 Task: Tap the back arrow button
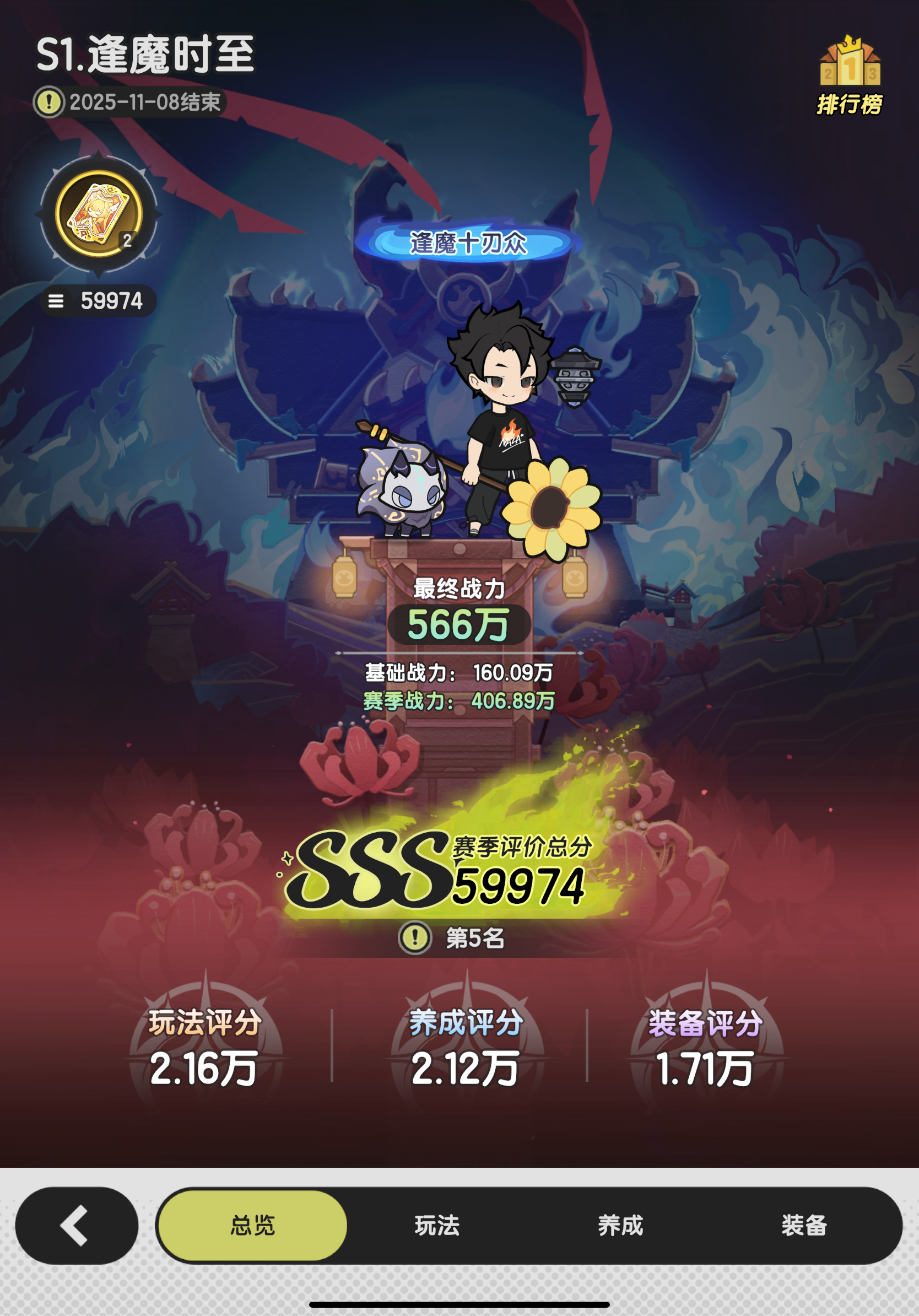pos(72,1226)
